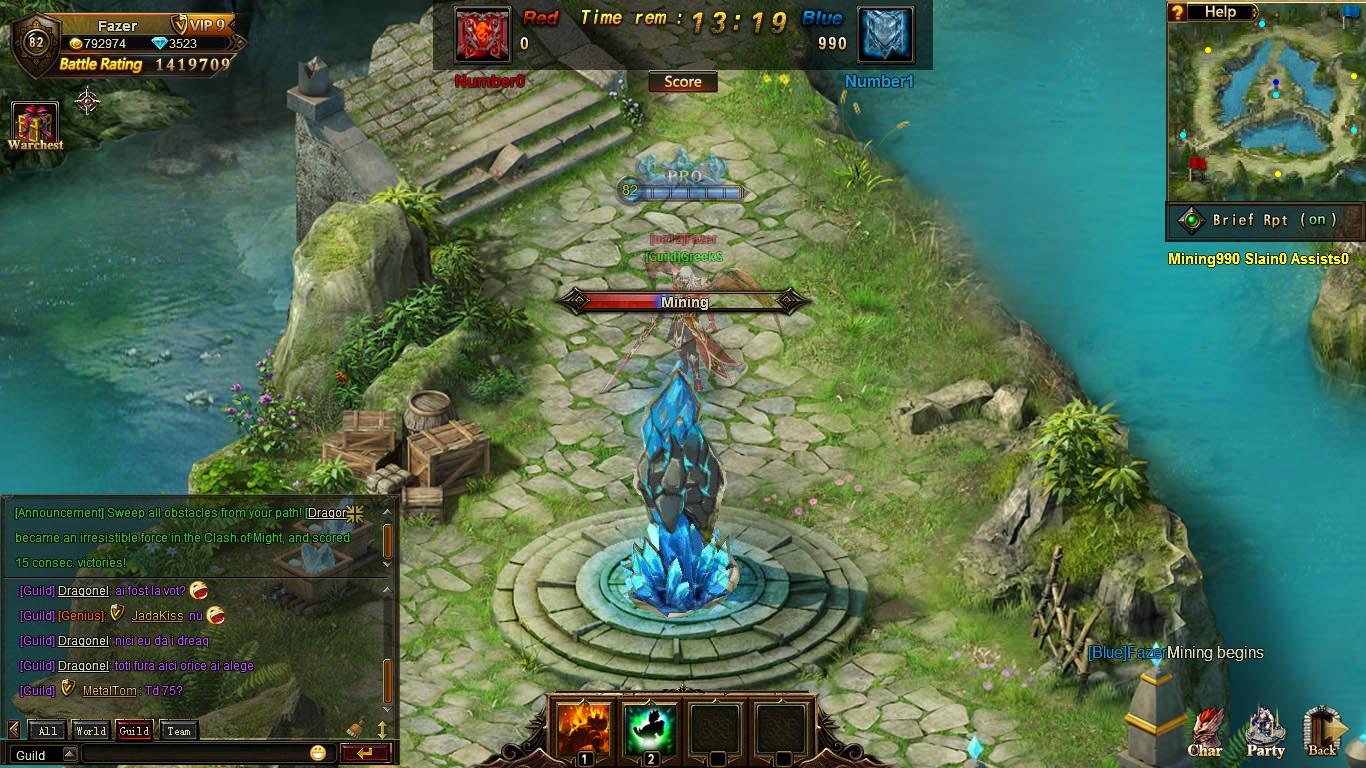
Task: Open the Warchest gift box
Action: (x=35, y=123)
